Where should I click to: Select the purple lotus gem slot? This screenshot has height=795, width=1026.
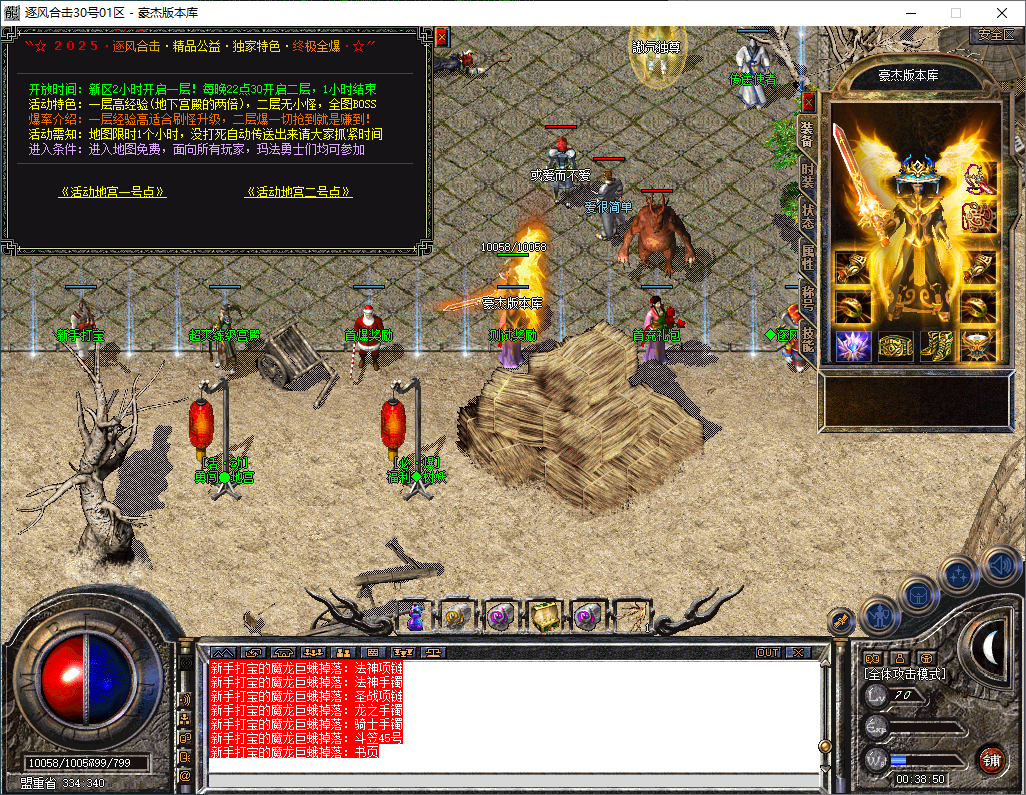point(853,345)
